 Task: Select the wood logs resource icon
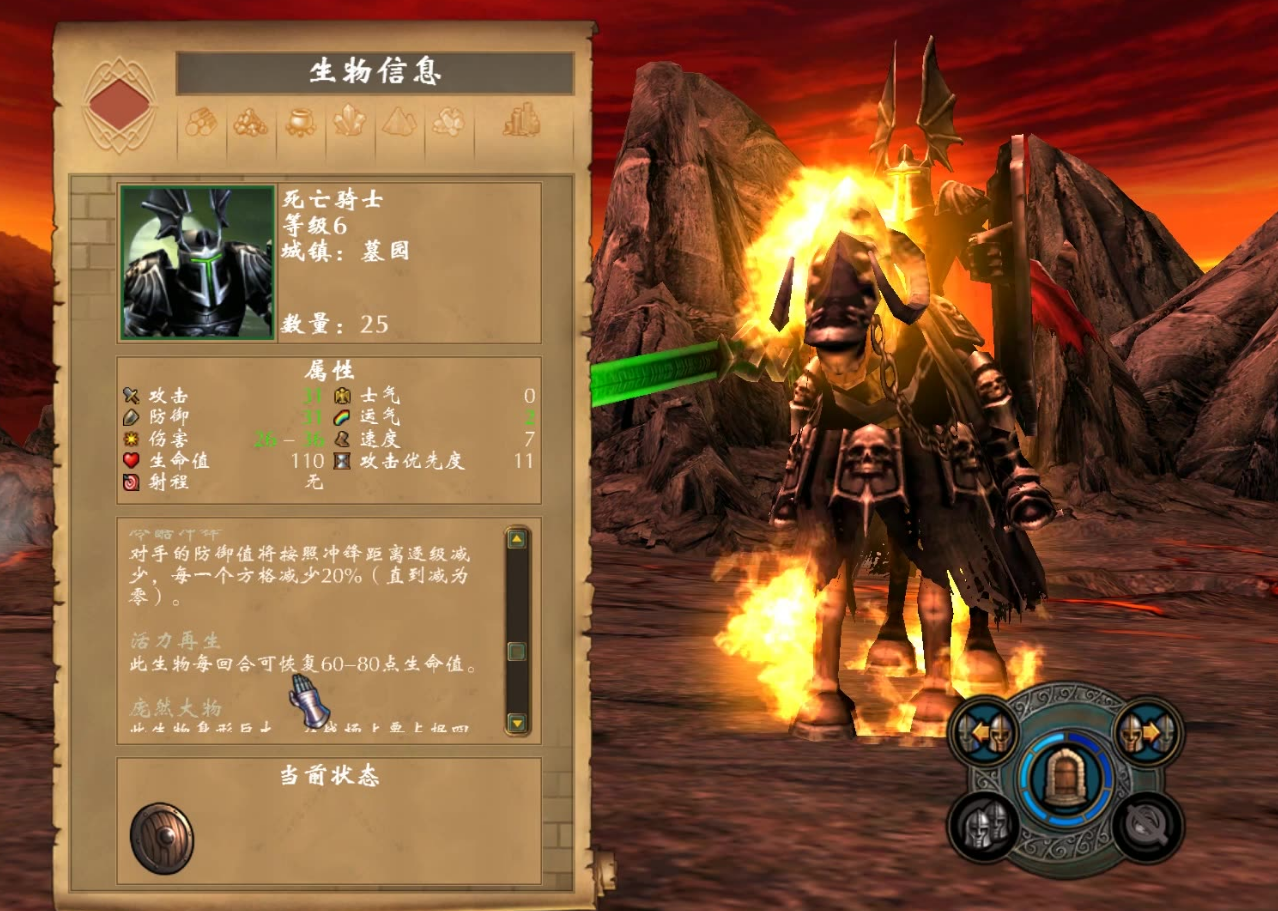tap(201, 122)
